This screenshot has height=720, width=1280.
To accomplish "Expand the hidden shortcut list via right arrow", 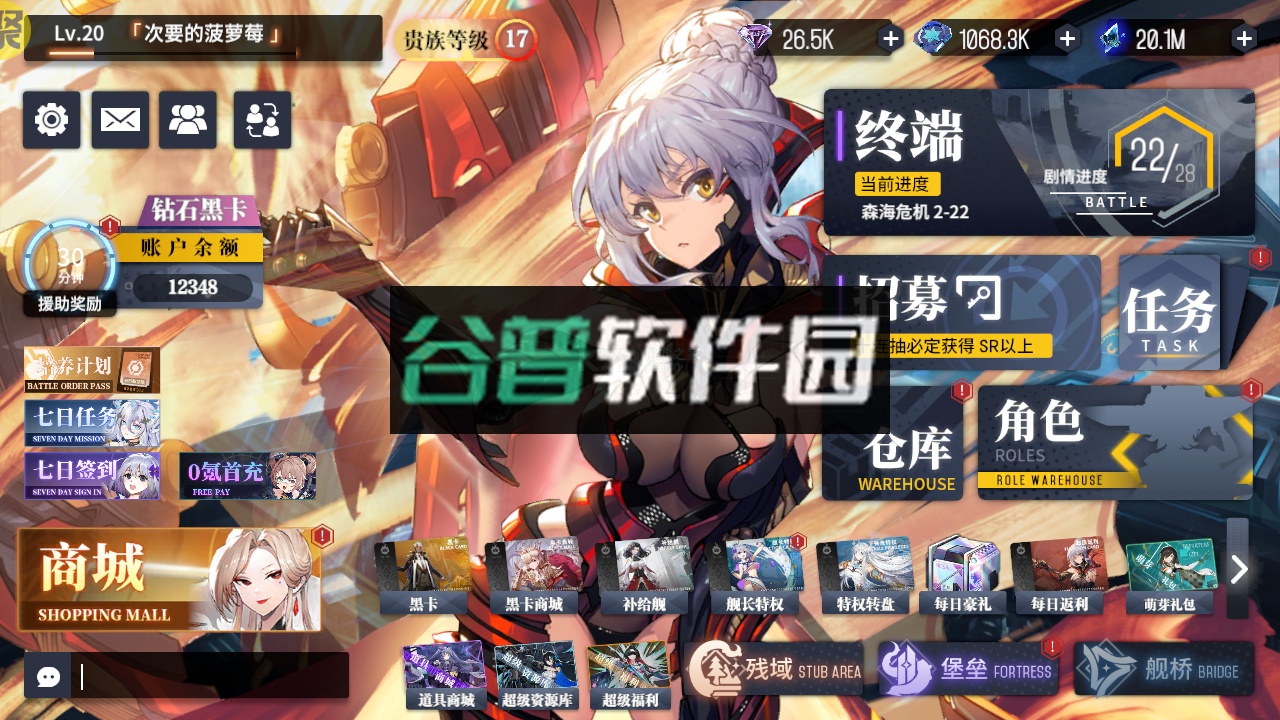I will (x=1239, y=568).
